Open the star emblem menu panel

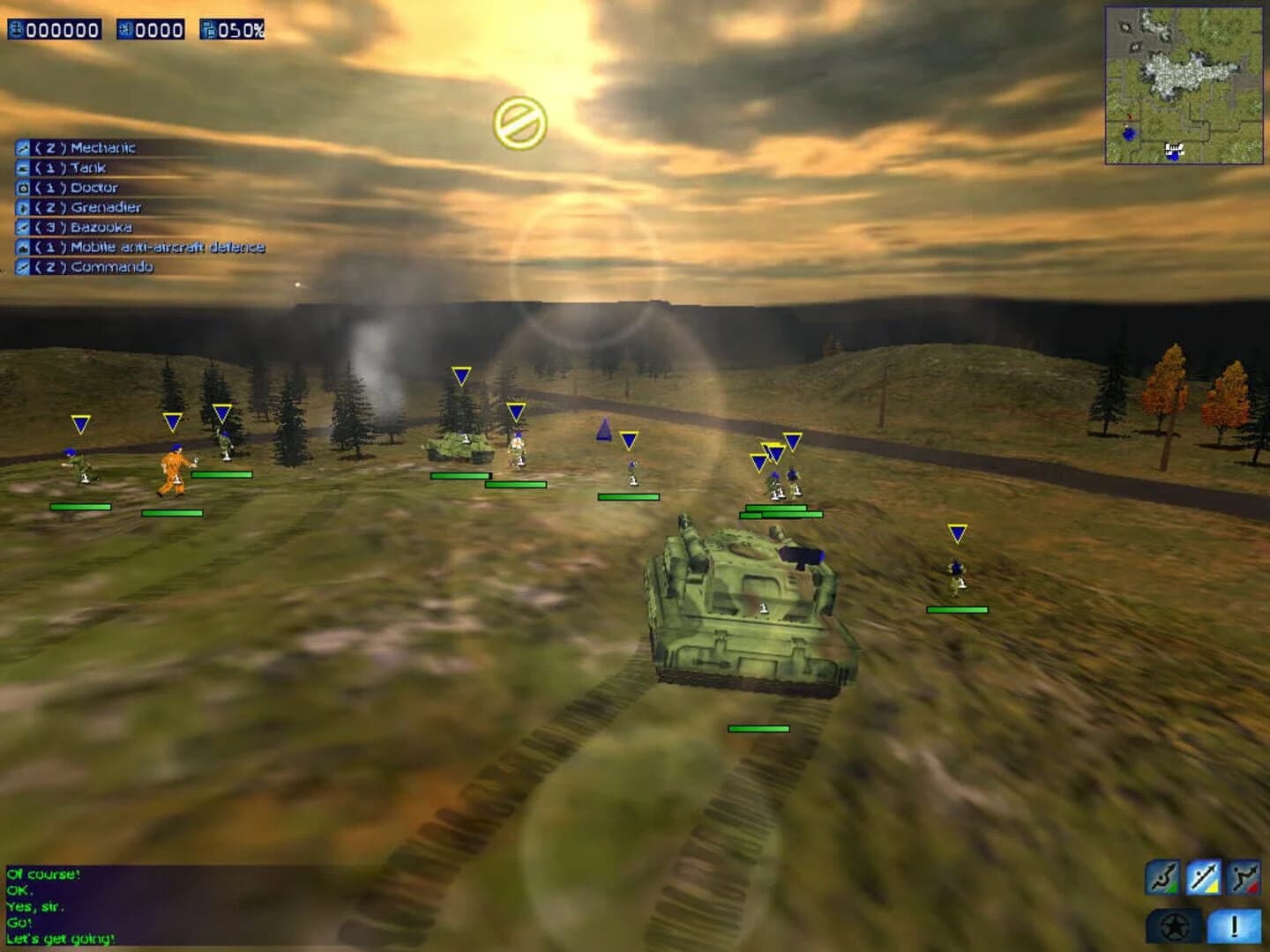click(1173, 926)
